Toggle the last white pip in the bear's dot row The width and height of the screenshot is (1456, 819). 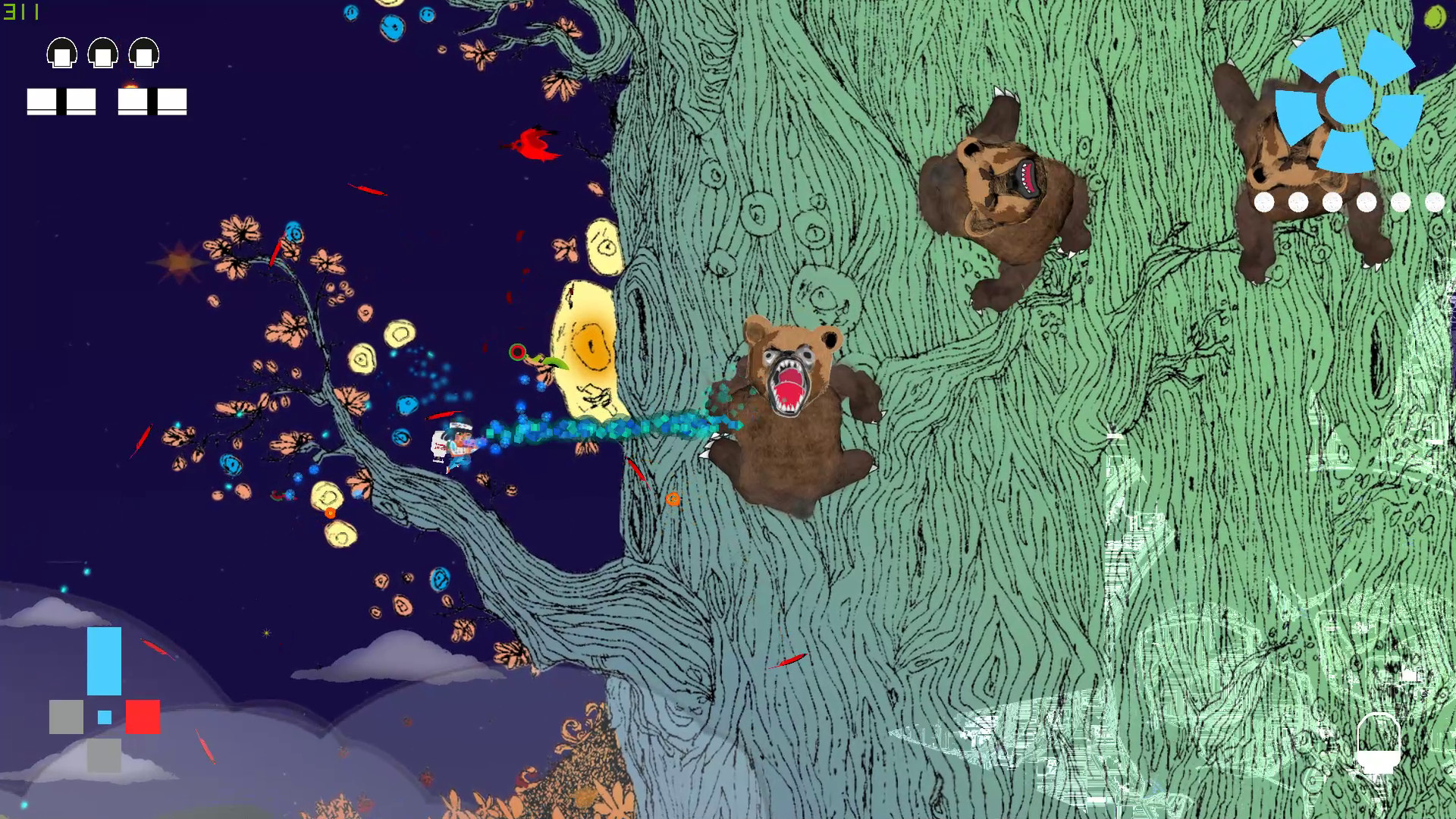(1433, 202)
